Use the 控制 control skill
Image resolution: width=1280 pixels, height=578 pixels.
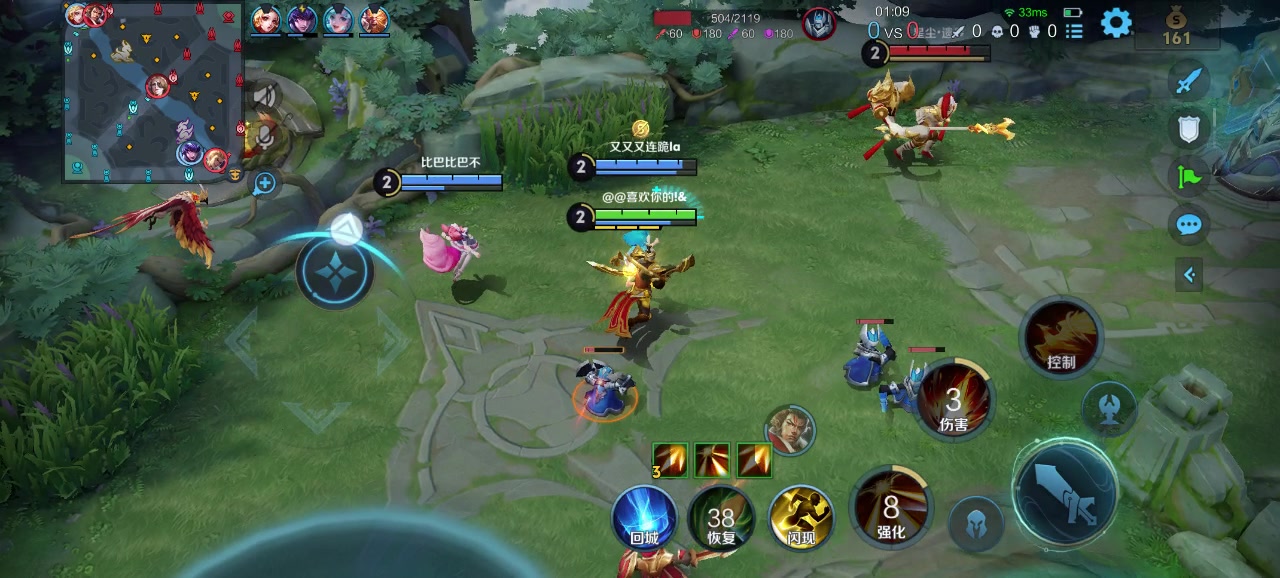(x=1061, y=337)
